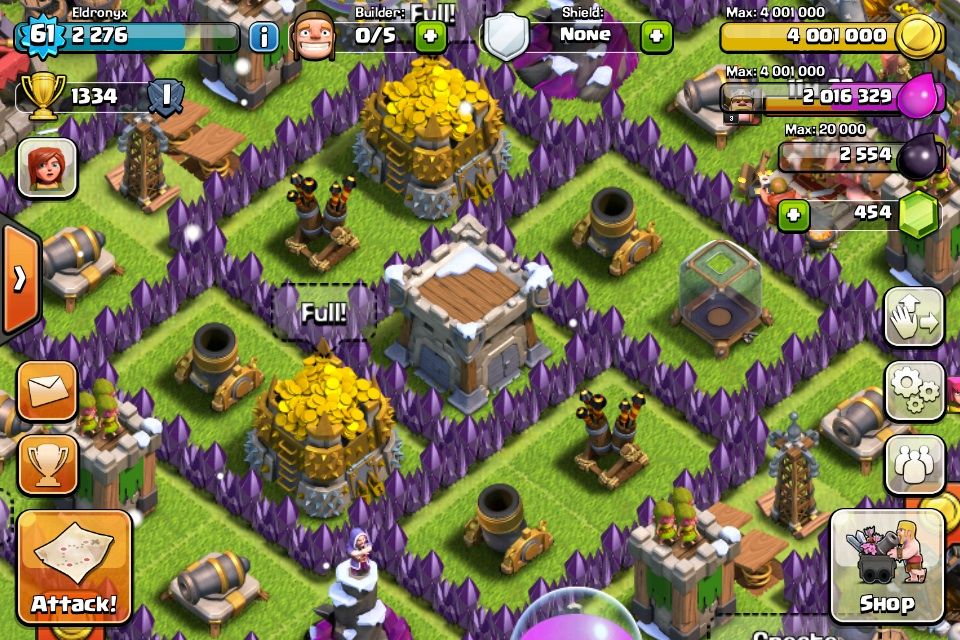Activate the layout edit hand button

click(914, 317)
